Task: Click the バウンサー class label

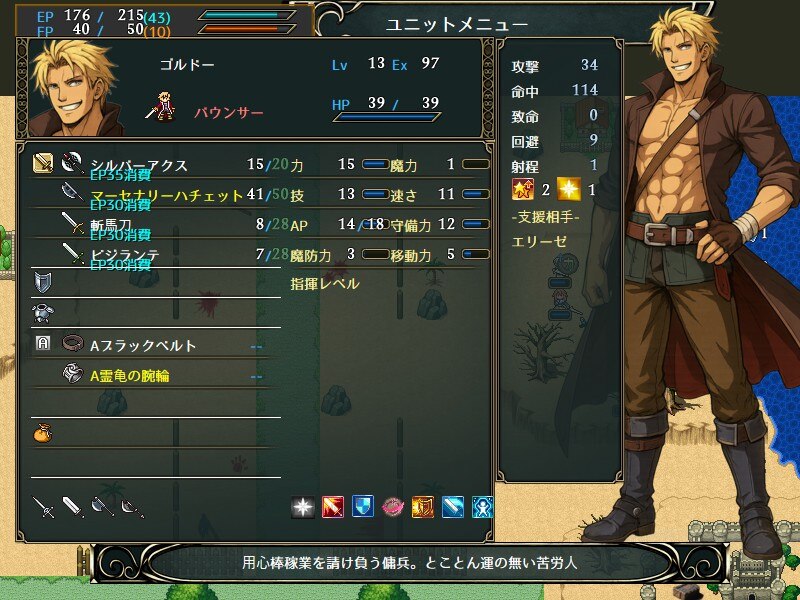Action: coord(229,112)
